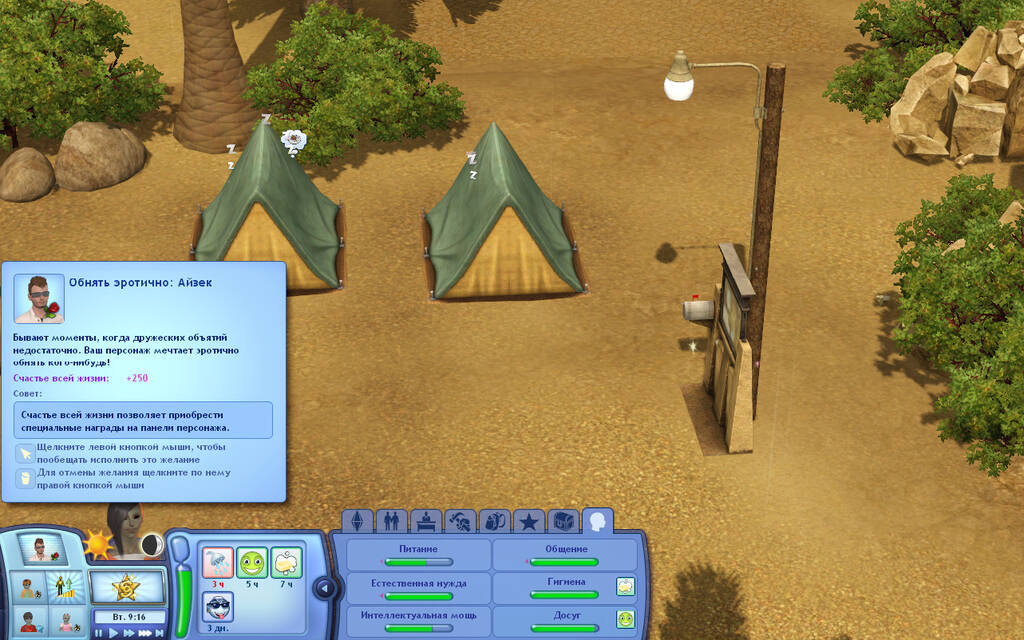1024x640 pixels.
Task: Open the treasure chest tab
Action: point(564,521)
